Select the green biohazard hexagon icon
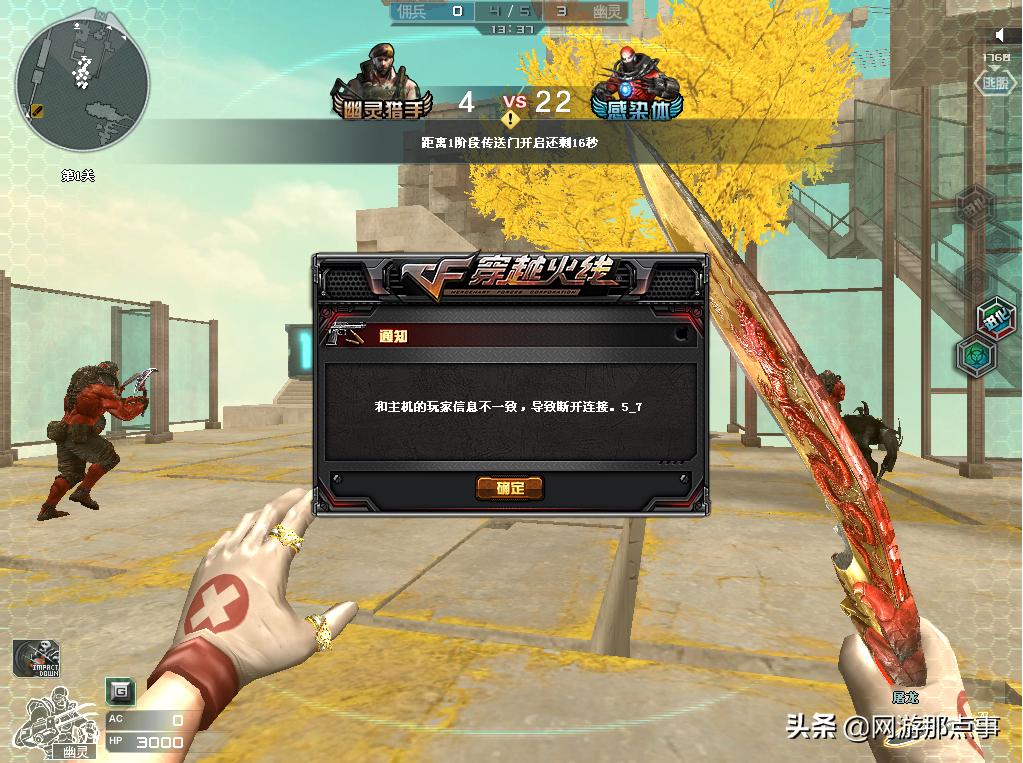 click(x=976, y=354)
